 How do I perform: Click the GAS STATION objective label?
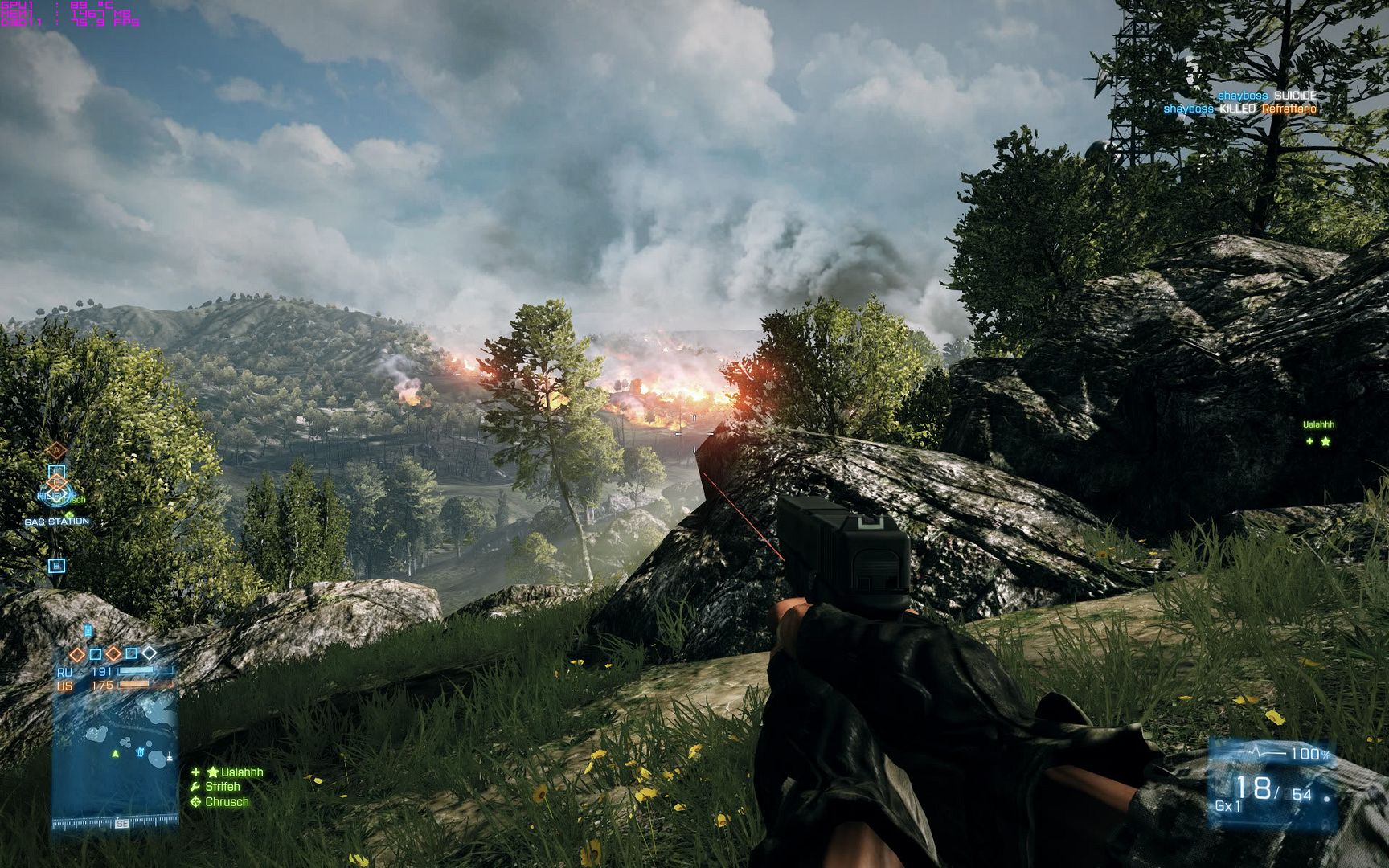56,522
